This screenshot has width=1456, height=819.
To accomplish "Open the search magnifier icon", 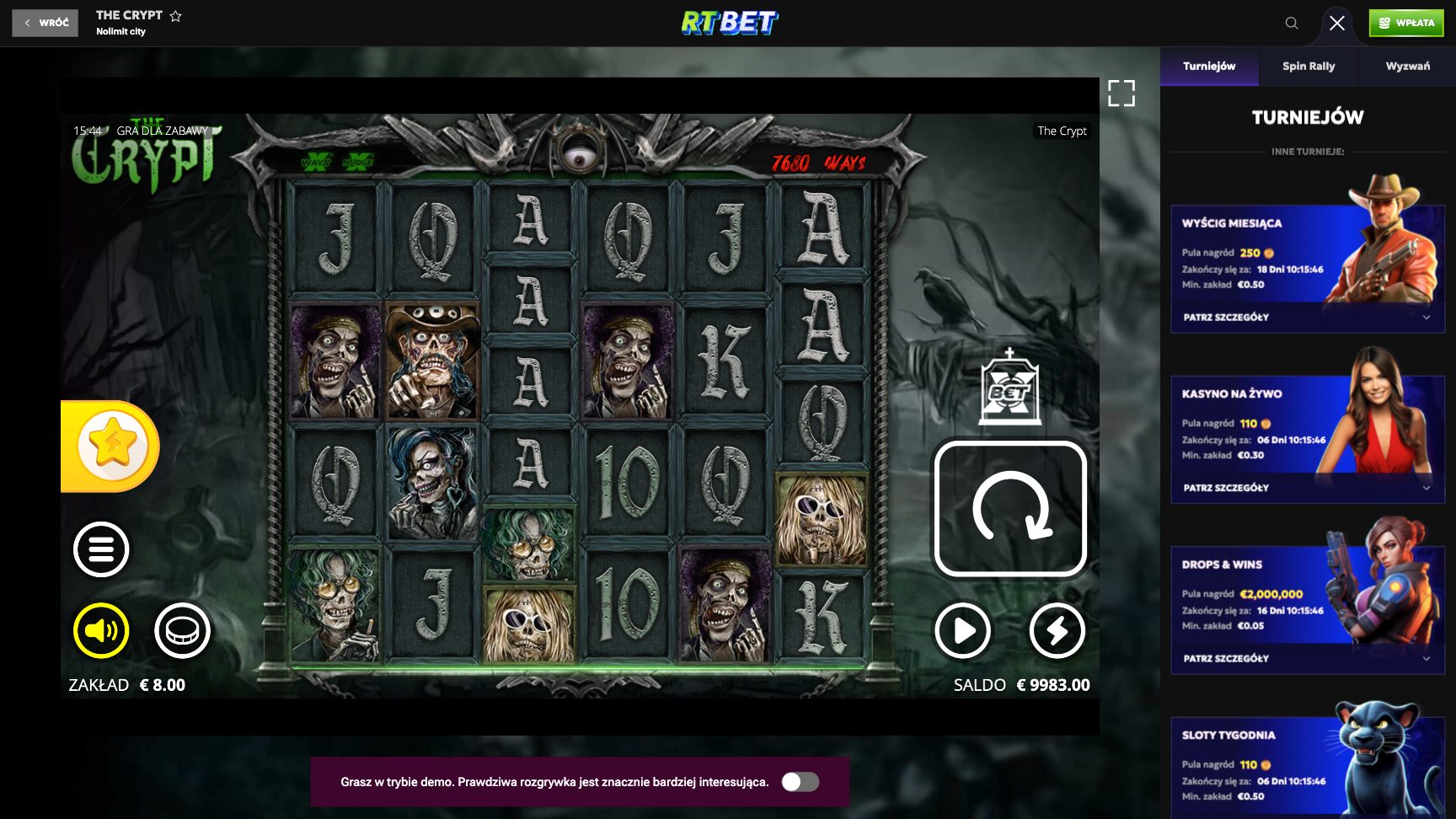I will tap(1292, 23).
